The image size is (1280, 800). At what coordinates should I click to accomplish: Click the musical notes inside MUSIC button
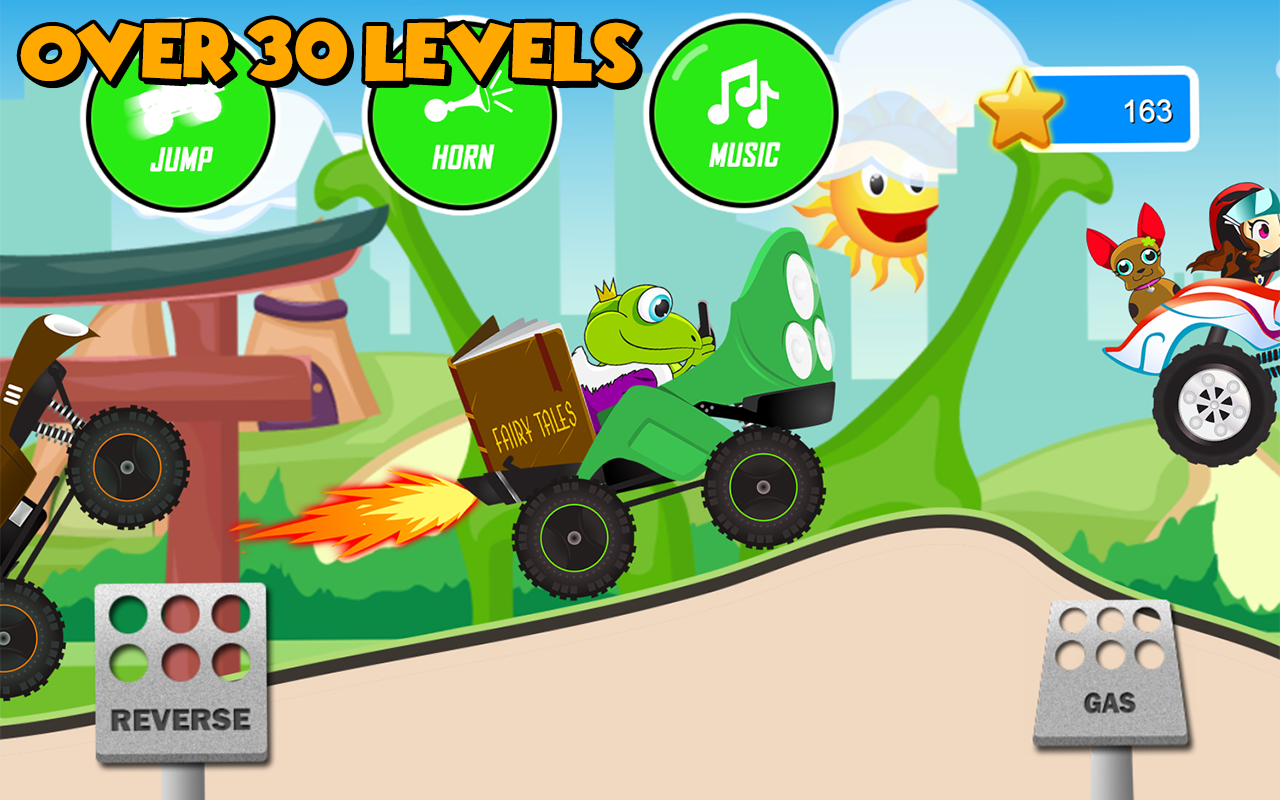tap(745, 95)
